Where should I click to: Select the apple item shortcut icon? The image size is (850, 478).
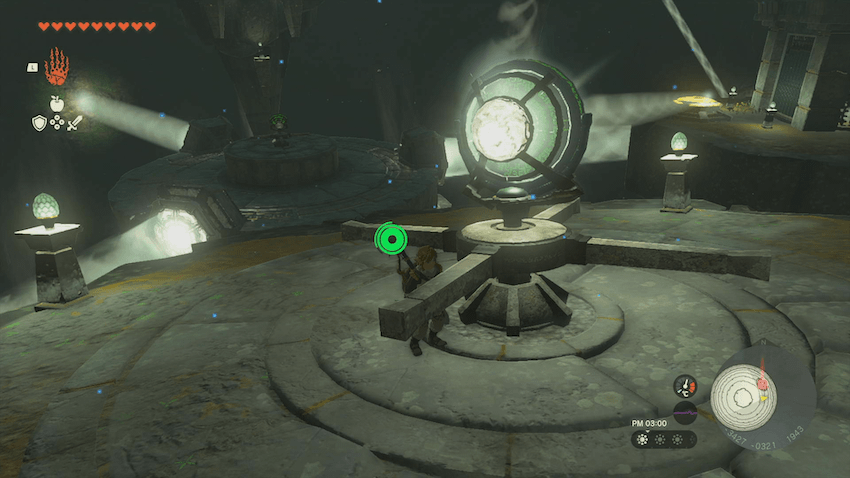(56, 102)
